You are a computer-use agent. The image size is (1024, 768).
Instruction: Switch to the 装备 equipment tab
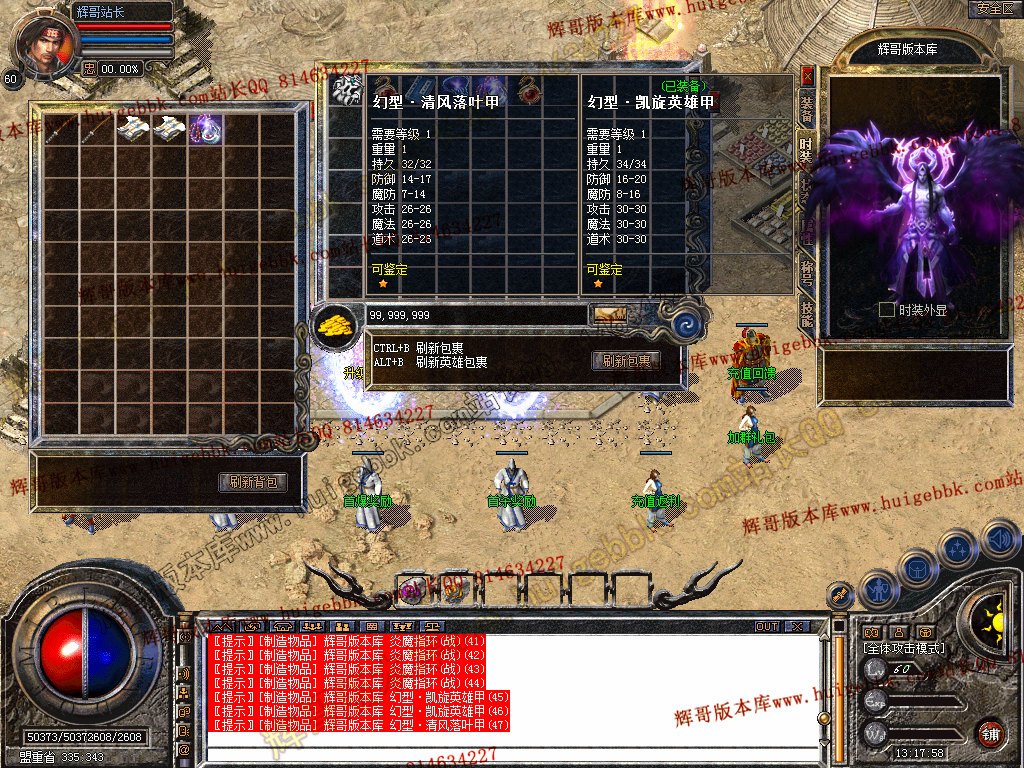(x=806, y=104)
